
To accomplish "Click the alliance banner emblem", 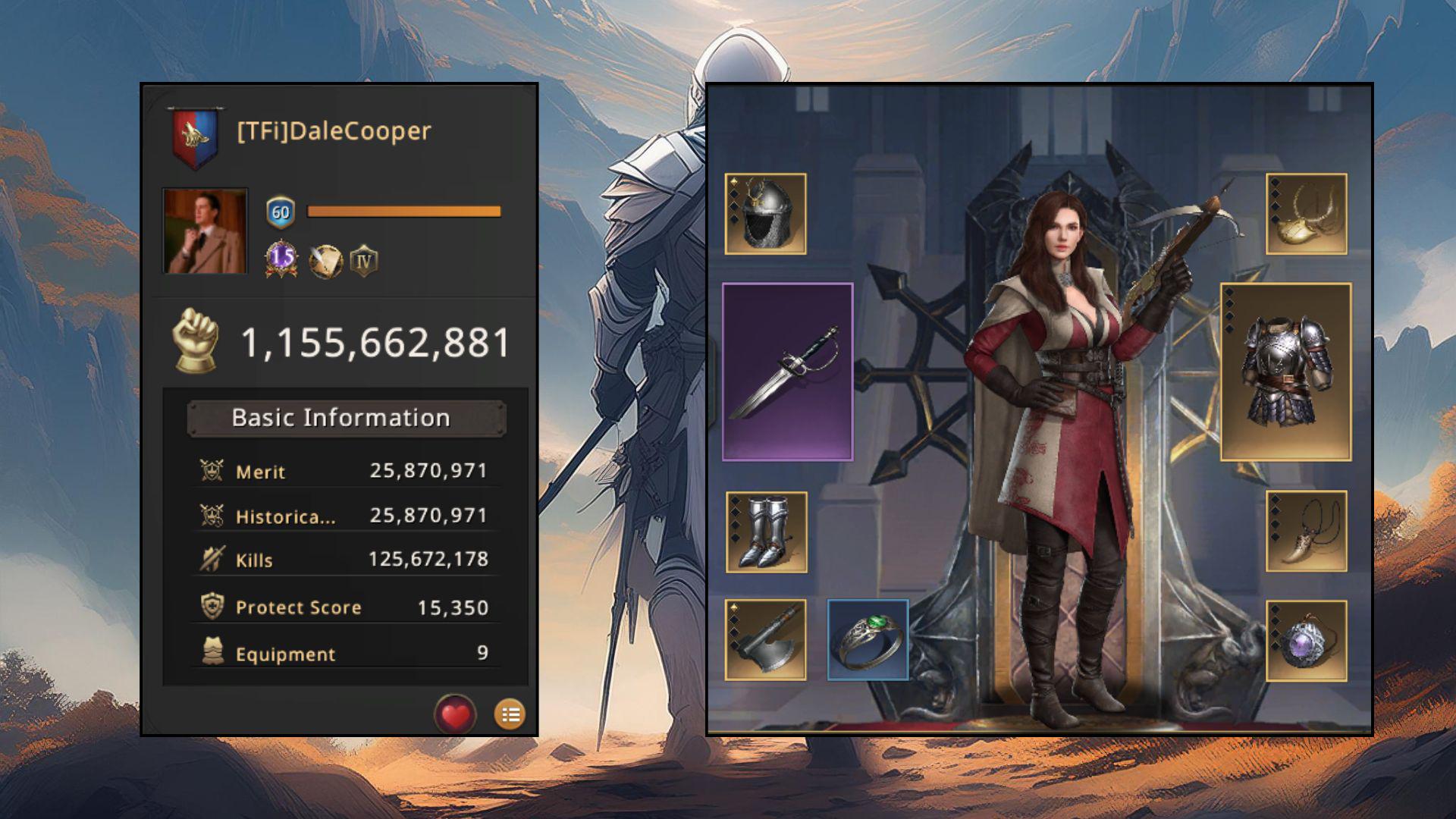I will tap(195, 136).
